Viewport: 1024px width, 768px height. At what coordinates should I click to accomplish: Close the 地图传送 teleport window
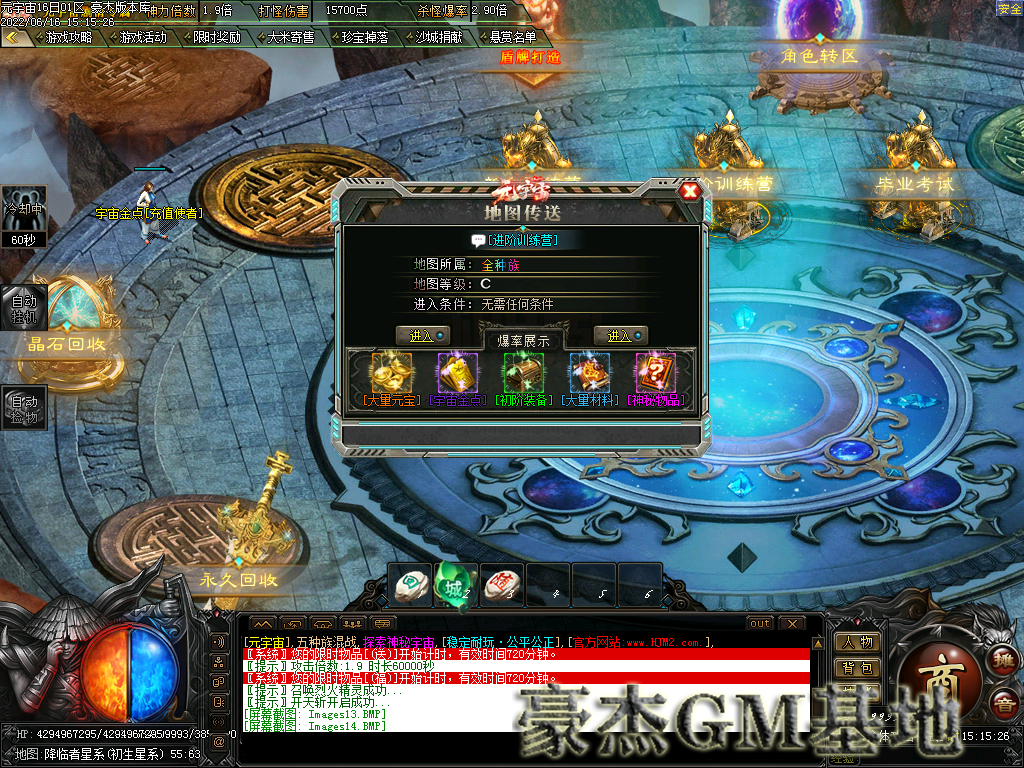click(689, 191)
